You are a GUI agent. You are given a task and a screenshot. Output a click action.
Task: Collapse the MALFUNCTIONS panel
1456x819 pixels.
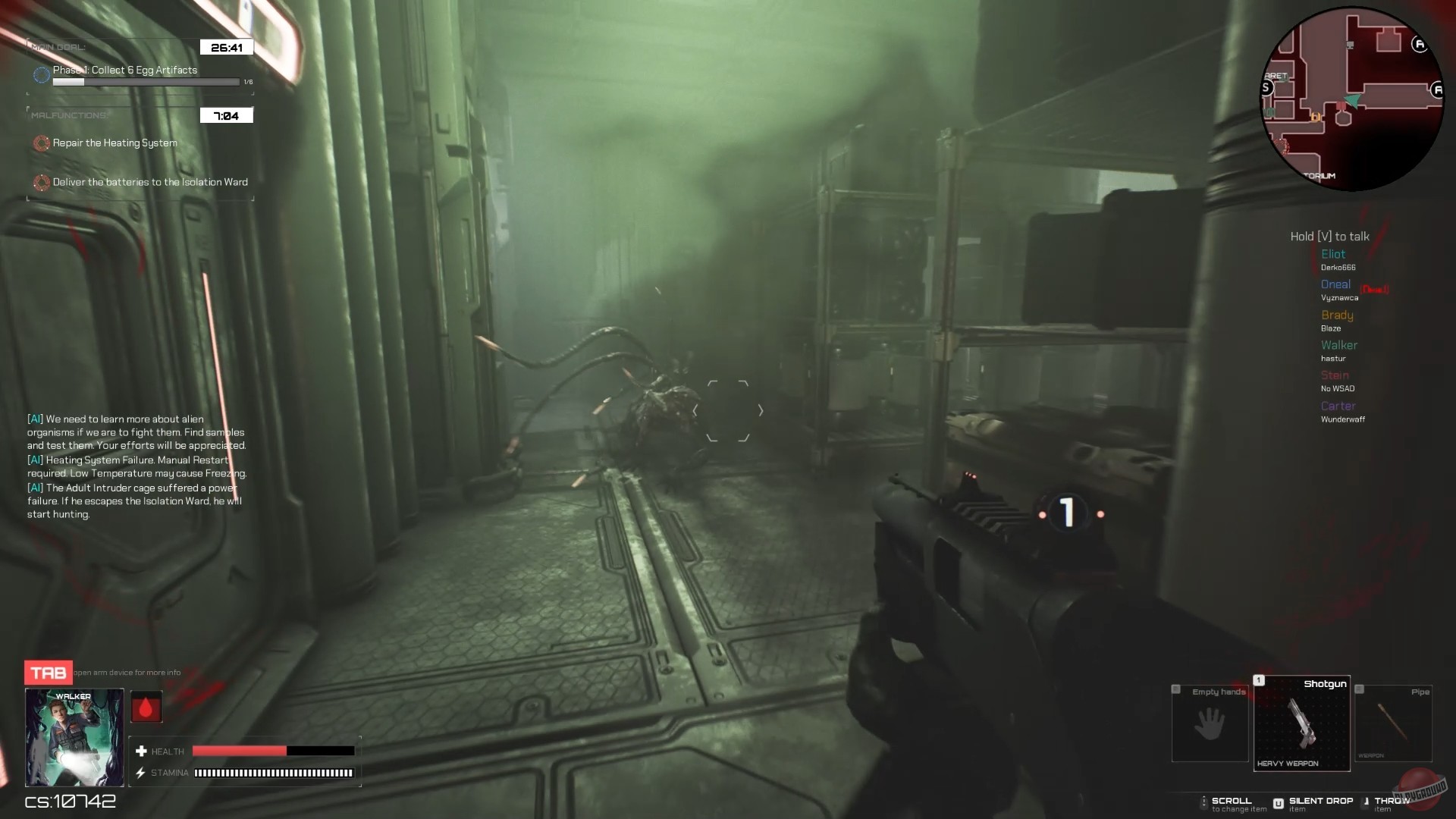coord(68,115)
